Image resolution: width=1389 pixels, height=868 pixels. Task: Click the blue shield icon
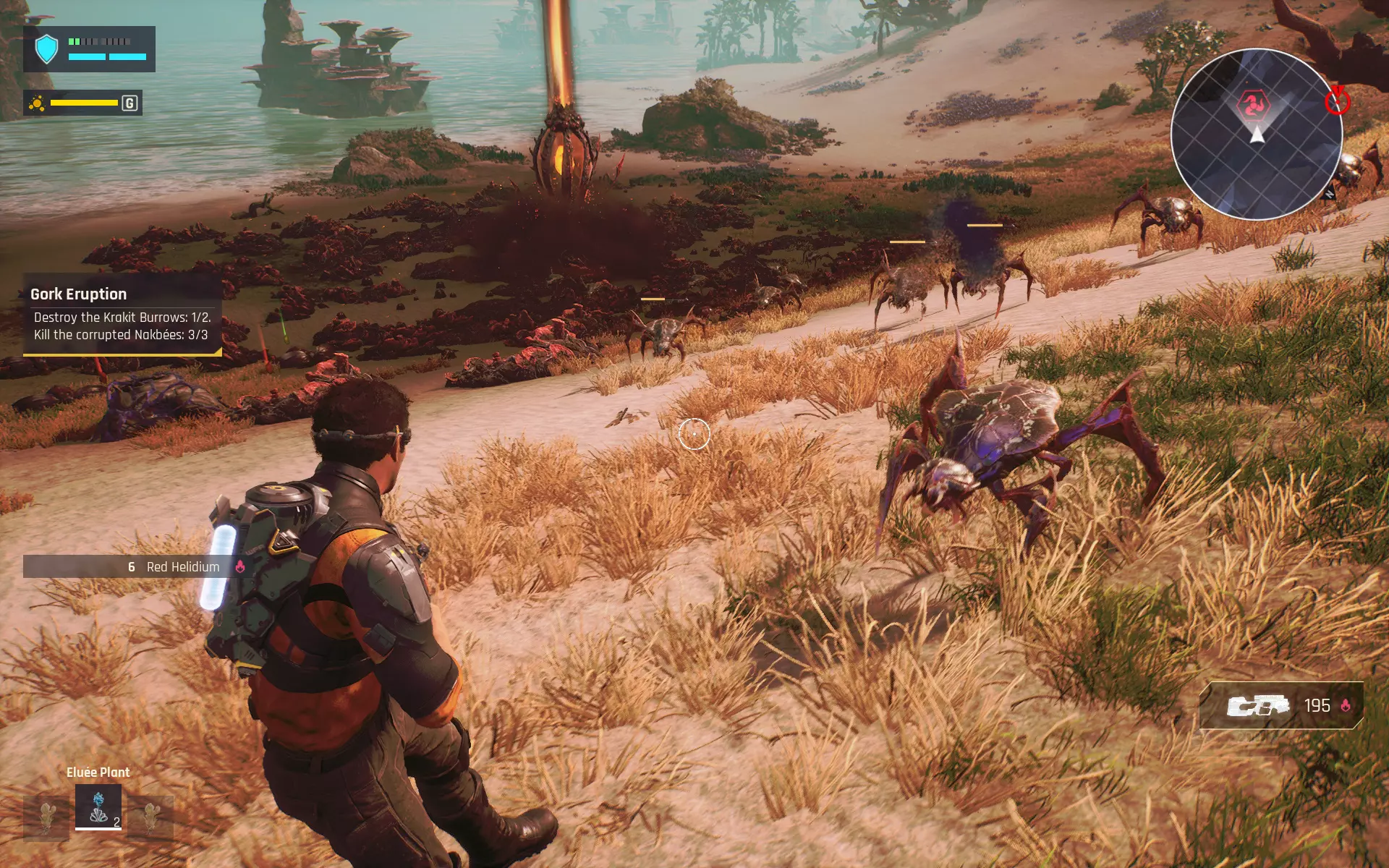47,49
